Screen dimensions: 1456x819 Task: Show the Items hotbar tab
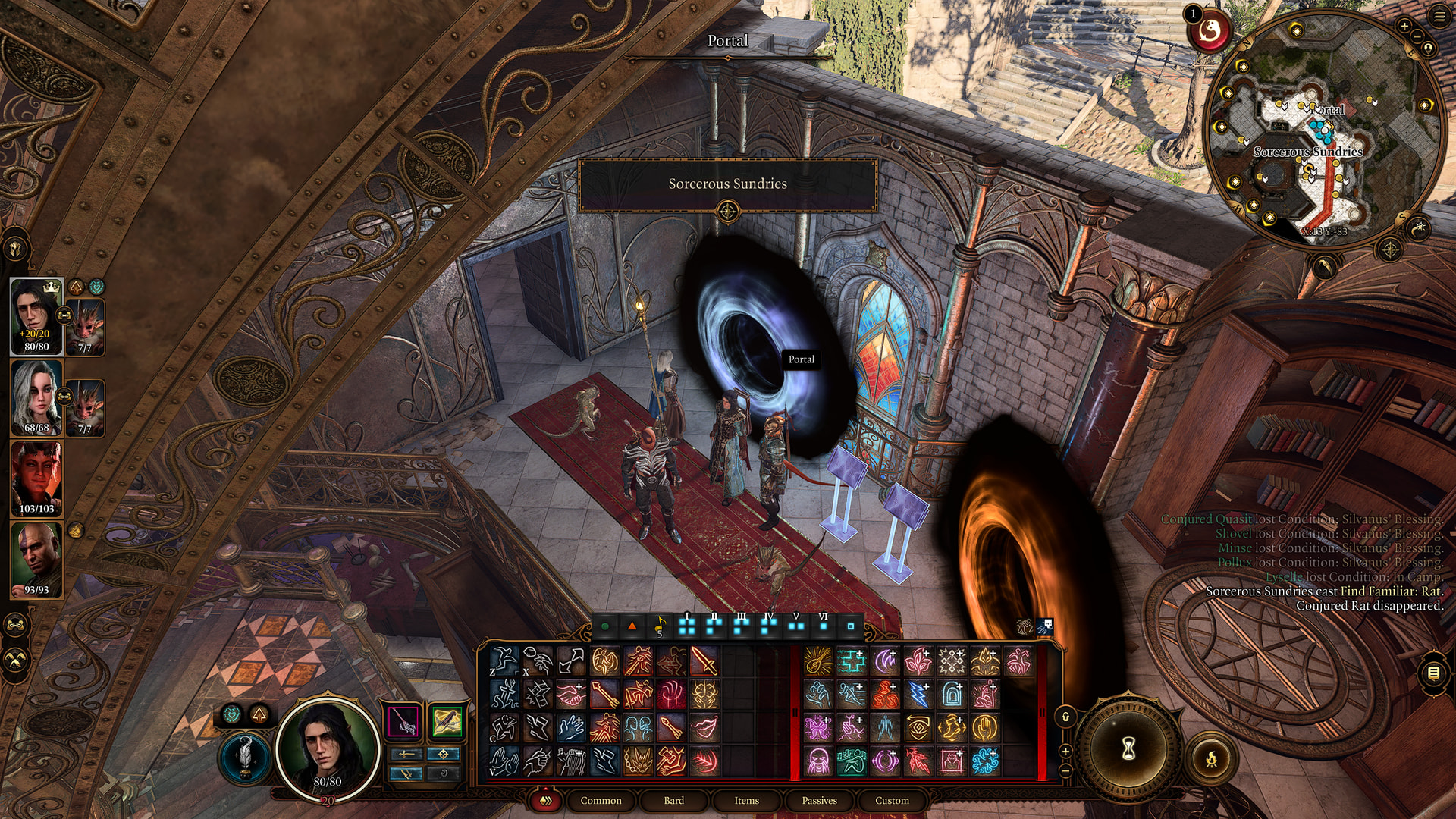(746, 800)
